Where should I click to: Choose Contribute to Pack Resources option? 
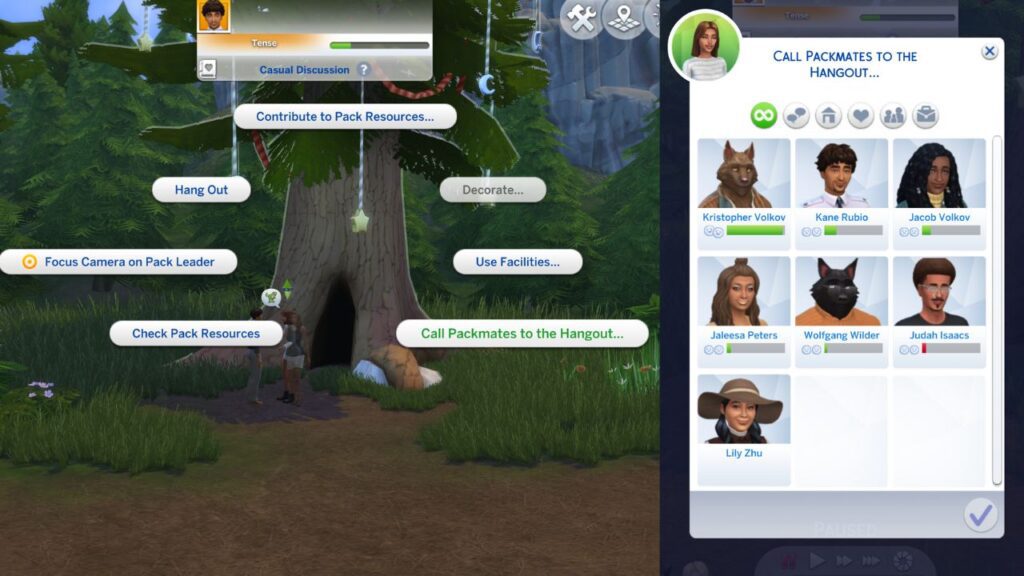pos(345,116)
